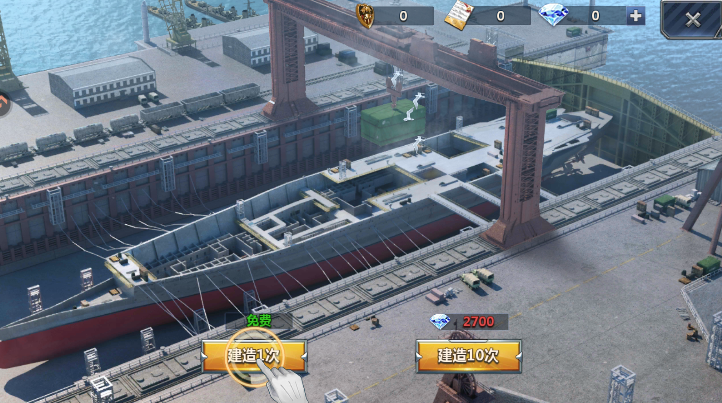Image resolution: width=722 pixels, height=403 pixels.
Task: Build once with the 建造1次 button
Action: [253, 355]
